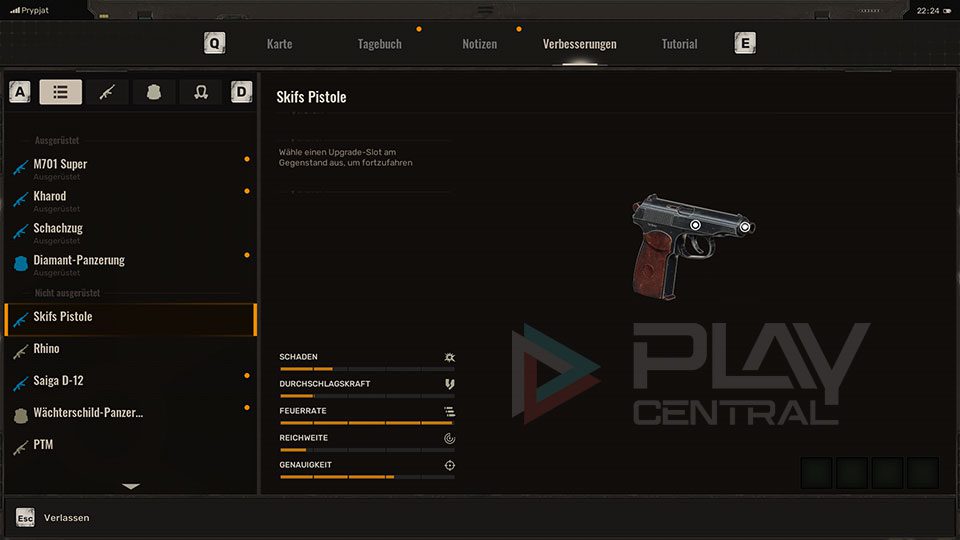
Task: Select the Schachzug weapon entry
Action: click(x=58, y=229)
